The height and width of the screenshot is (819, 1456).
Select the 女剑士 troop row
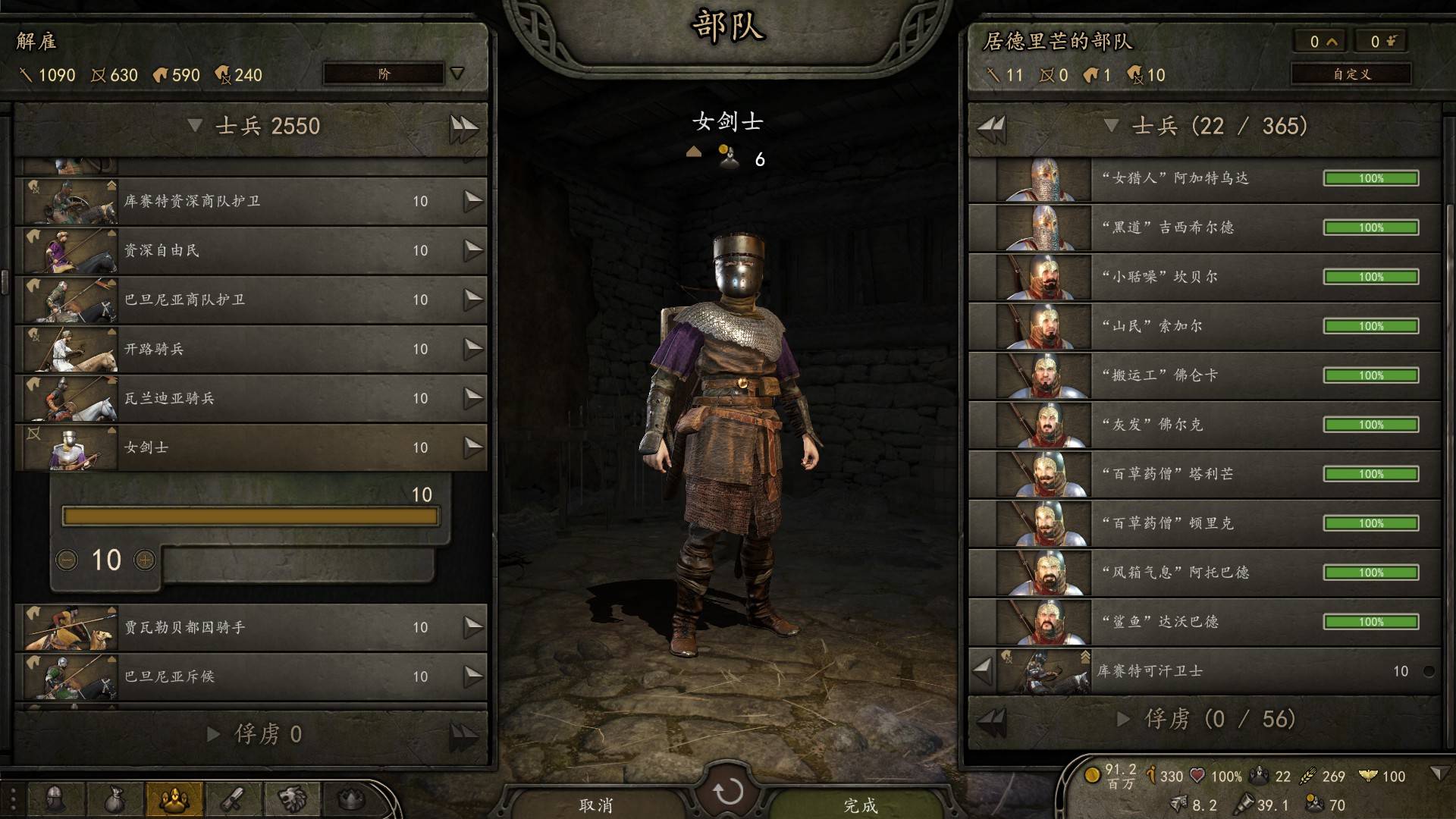[250, 447]
